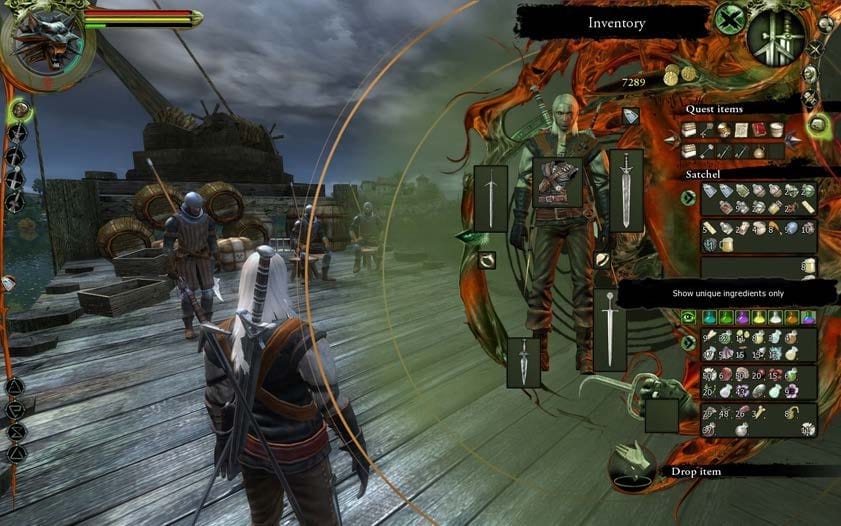Select the purple flower alchemy ingredient
The image size is (841, 526).
tap(790, 388)
